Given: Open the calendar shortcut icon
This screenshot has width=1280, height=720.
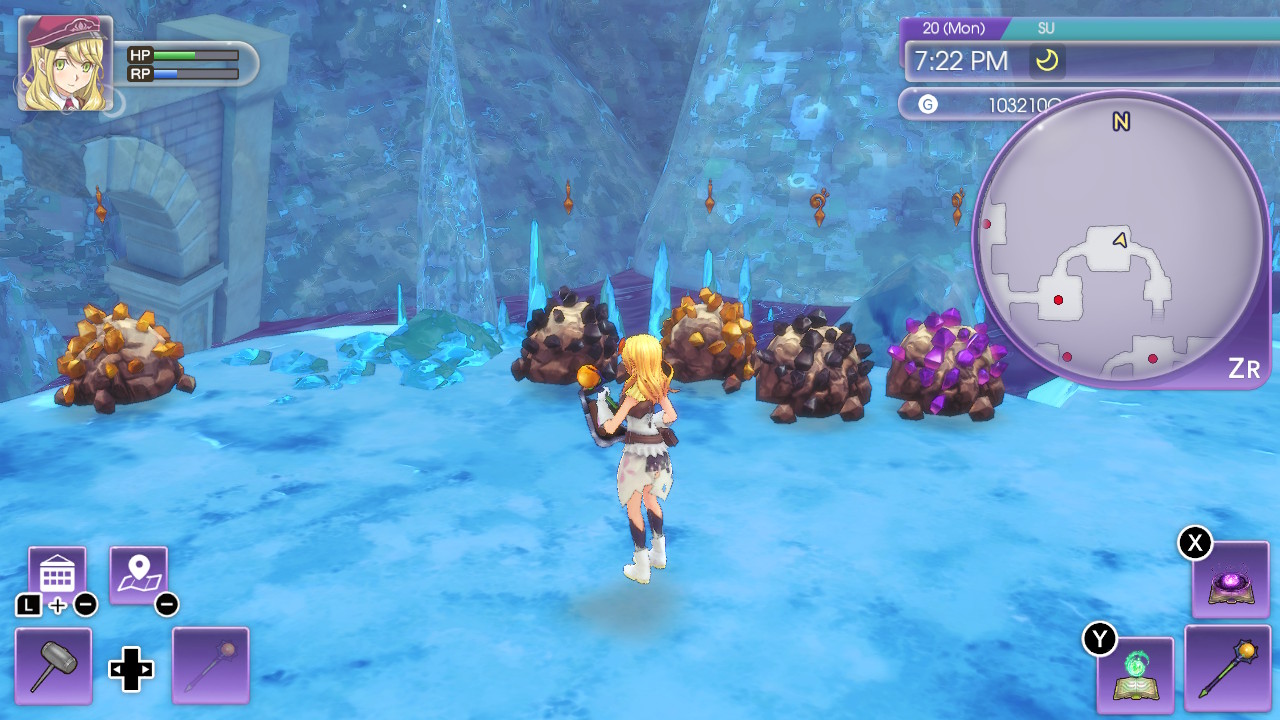Looking at the screenshot, I should point(55,570).
